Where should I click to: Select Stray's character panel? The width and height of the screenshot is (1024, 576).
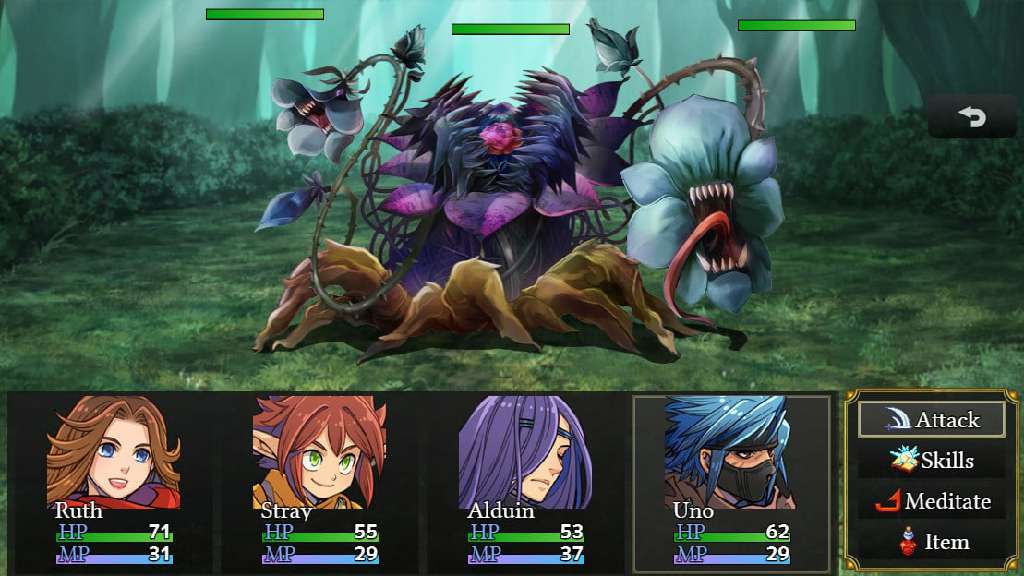click(319, 484)
